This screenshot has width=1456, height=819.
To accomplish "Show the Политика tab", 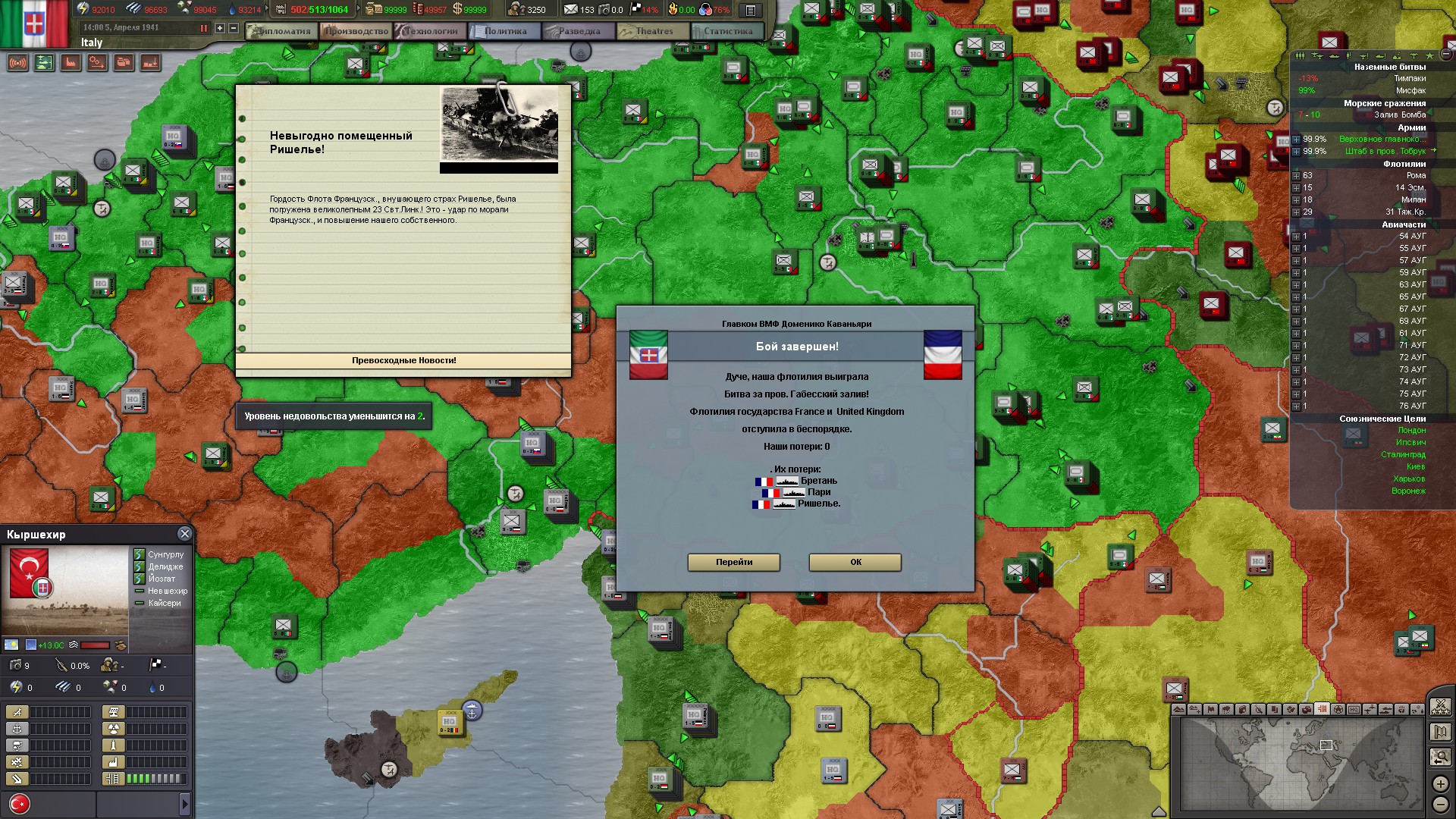I will (x=504, y=31).
